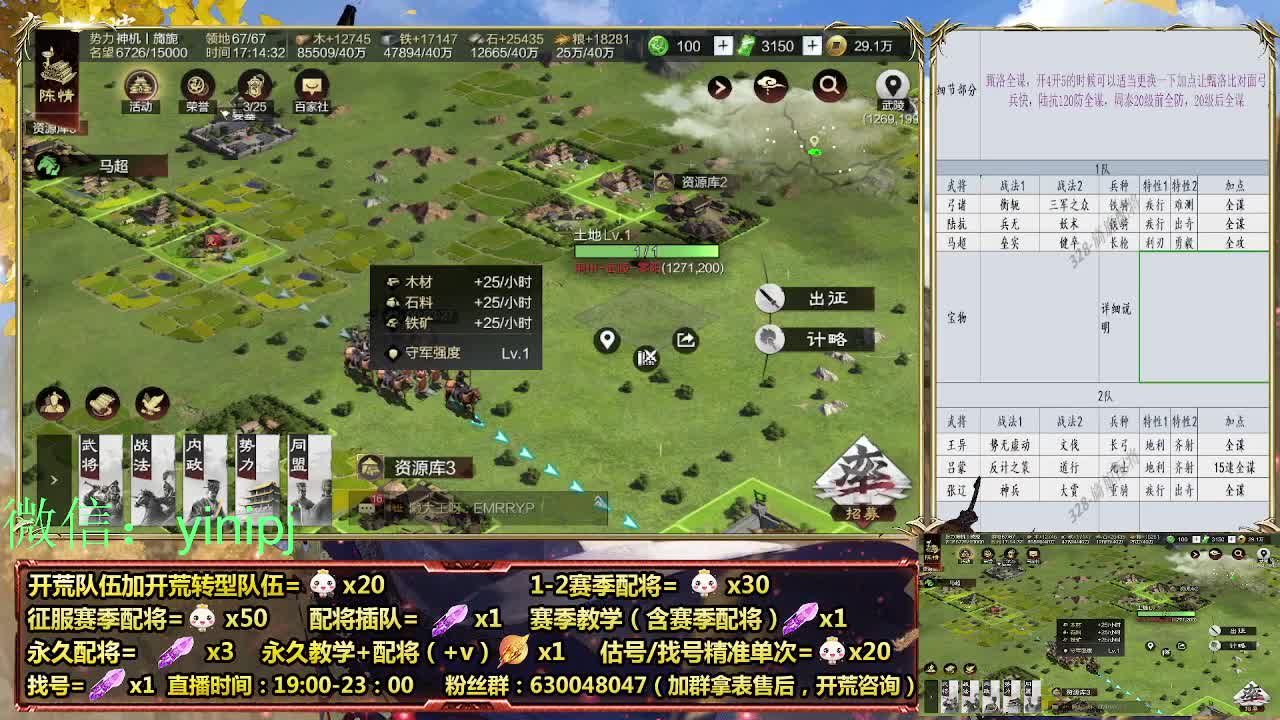This screenshot has height=720, width=1280.
Task: Click the magnifier search icon
Action: pos(828,87)
